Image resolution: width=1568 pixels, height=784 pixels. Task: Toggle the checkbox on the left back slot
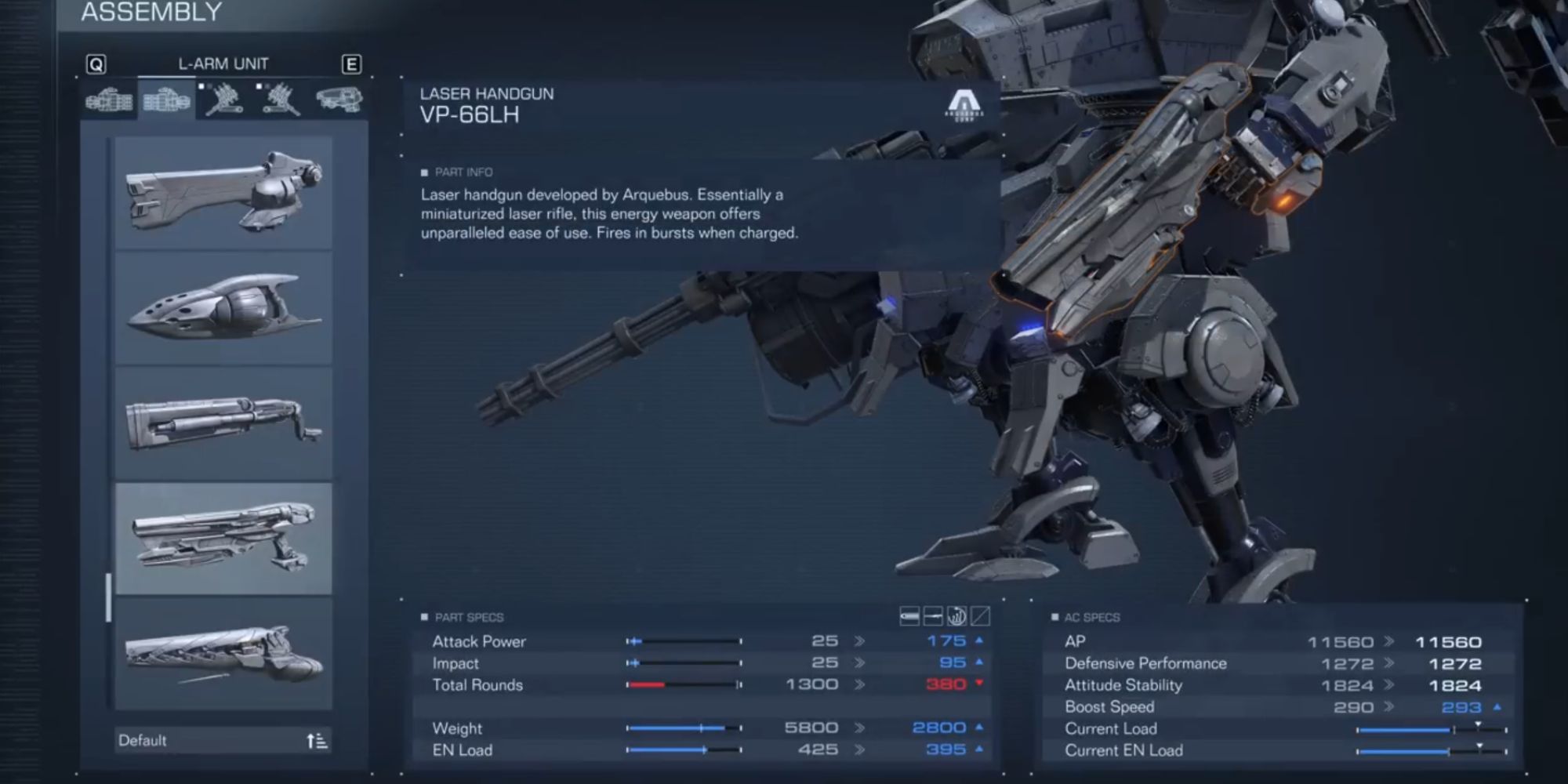coord(259,86)
